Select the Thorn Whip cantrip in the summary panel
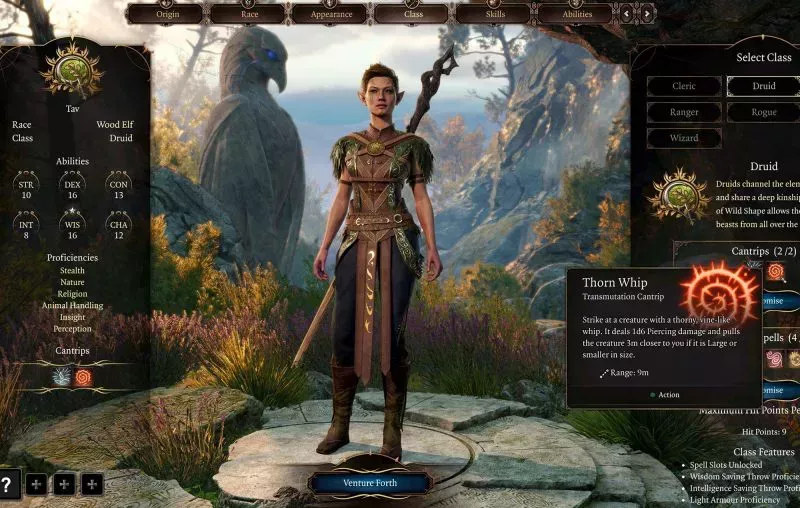This screenshot has width=800, height=508. click(83, 377)
